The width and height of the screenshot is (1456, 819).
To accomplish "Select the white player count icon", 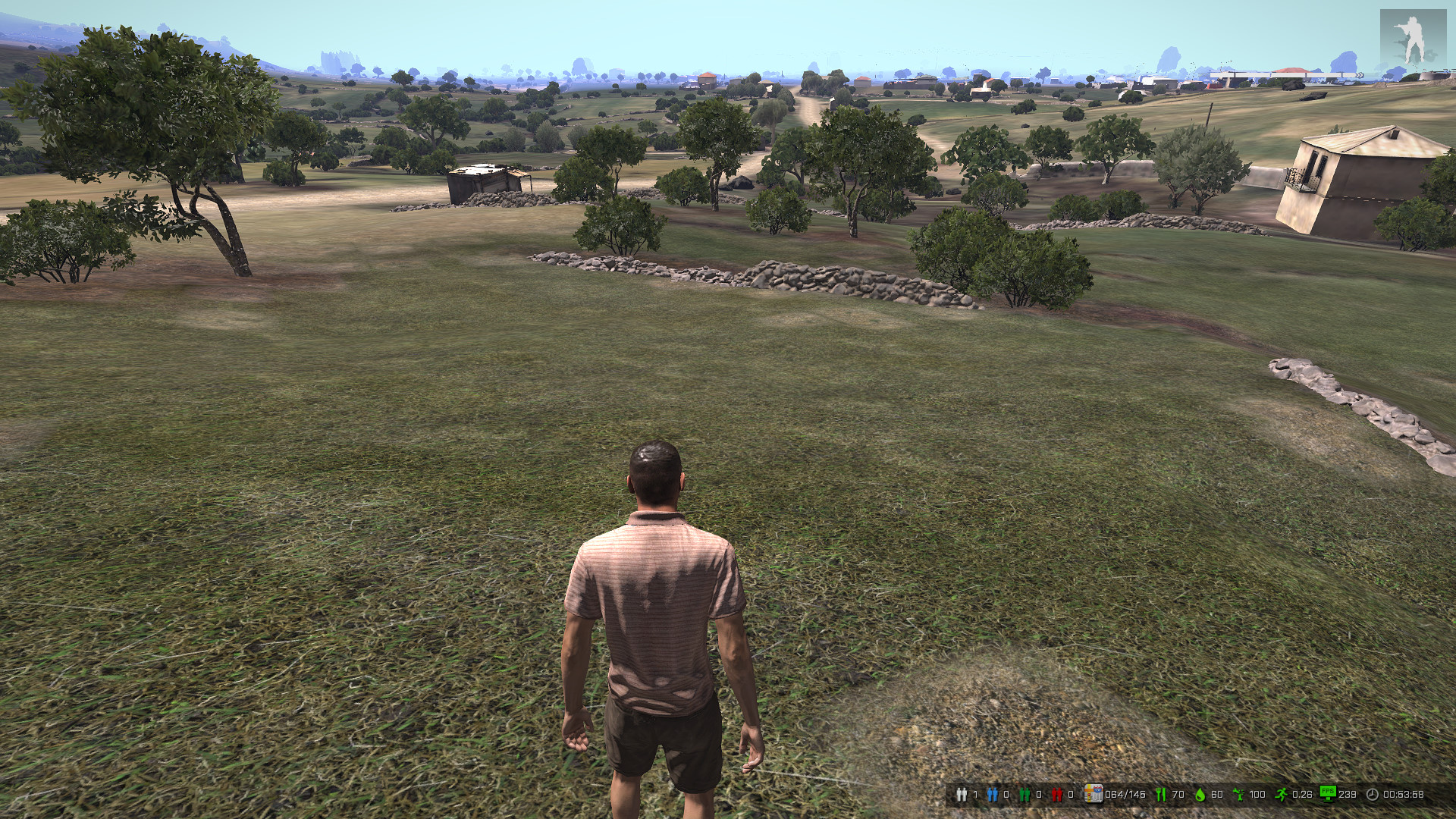I will [x=962, y=795].
